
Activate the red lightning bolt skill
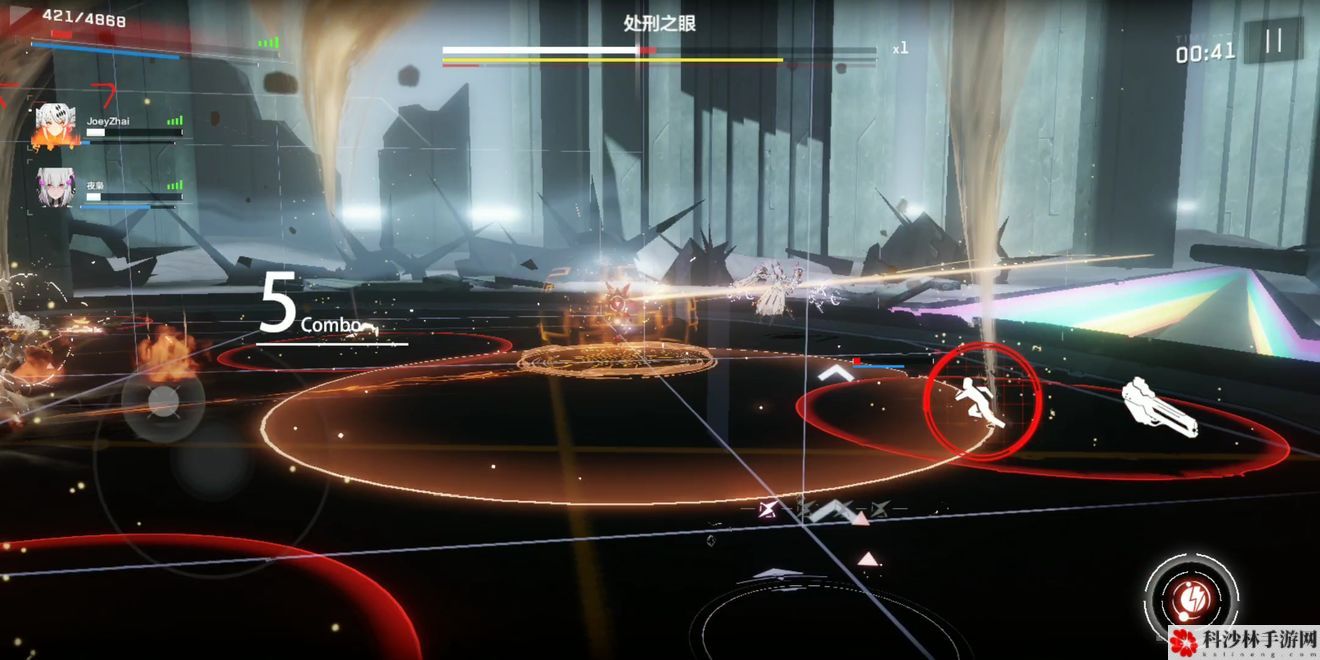coord(1192,598)
